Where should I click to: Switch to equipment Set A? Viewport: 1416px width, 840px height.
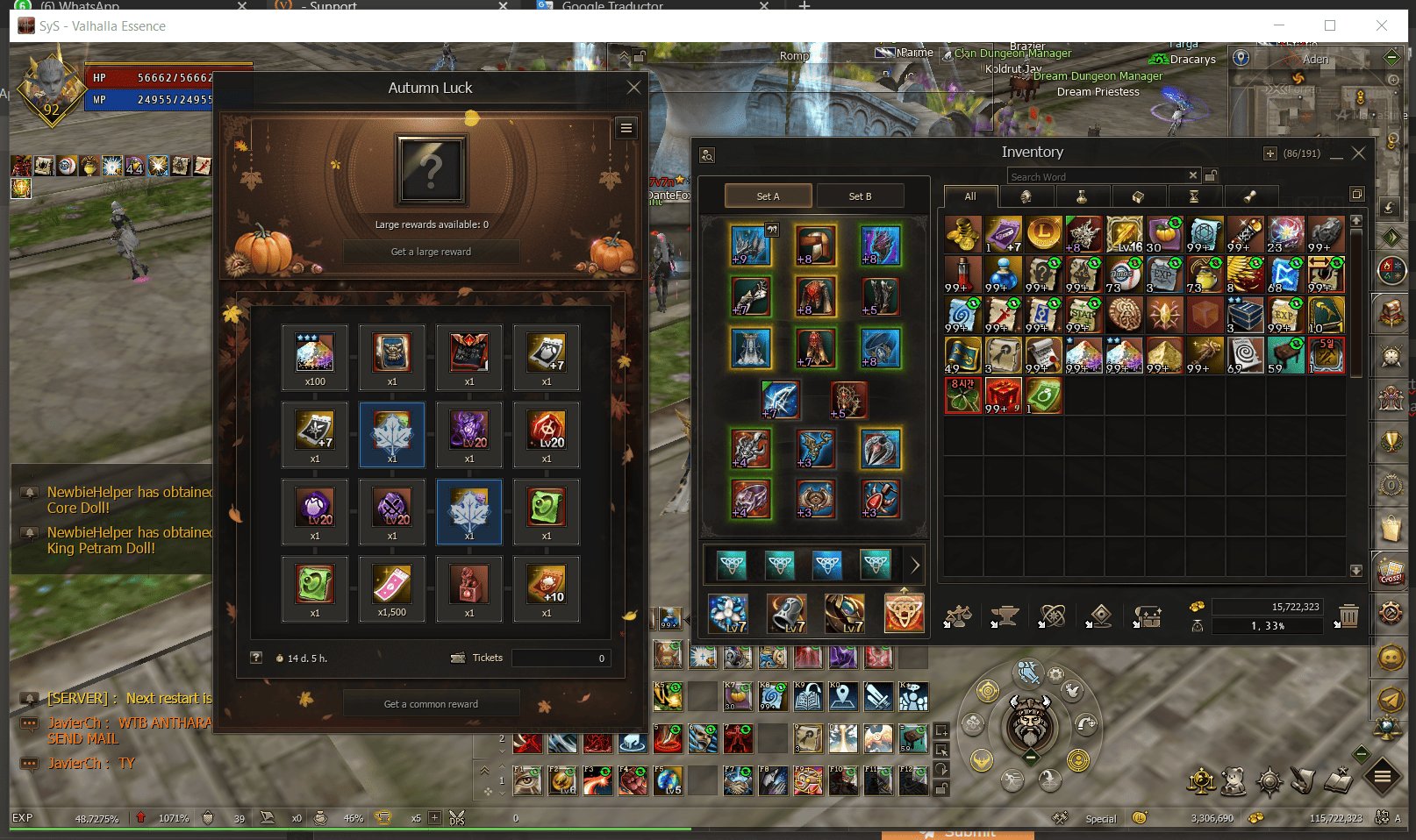point(768,196)
